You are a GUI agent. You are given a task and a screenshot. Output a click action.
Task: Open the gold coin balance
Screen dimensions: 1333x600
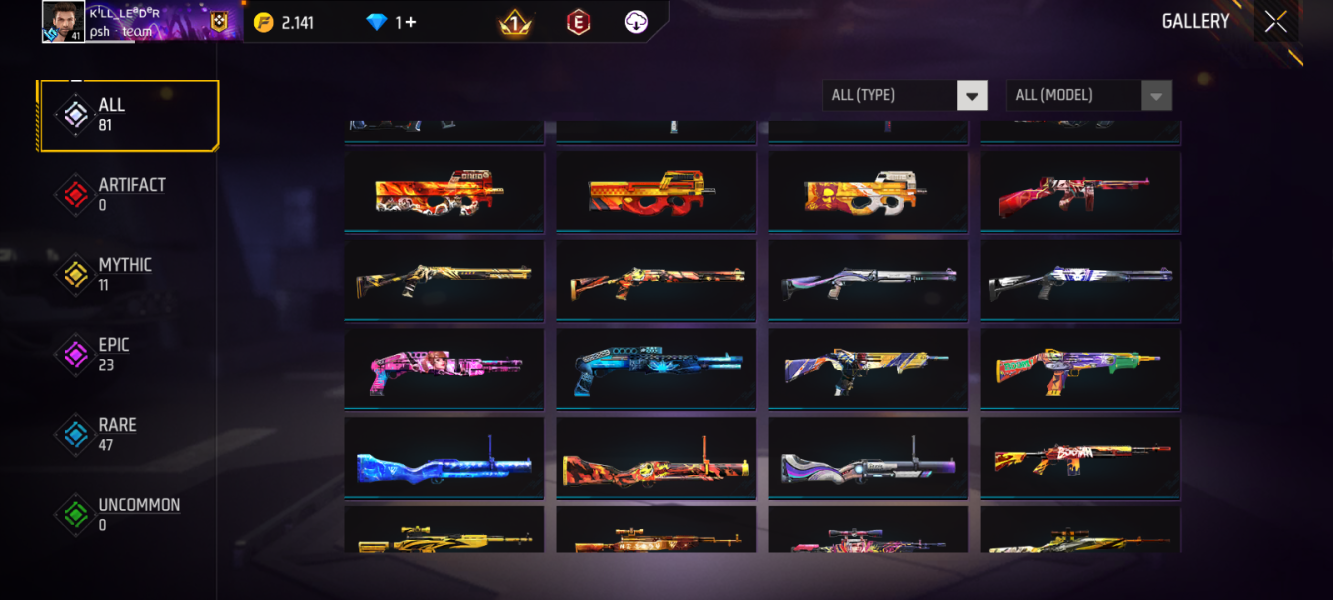(x=285, y=23)
